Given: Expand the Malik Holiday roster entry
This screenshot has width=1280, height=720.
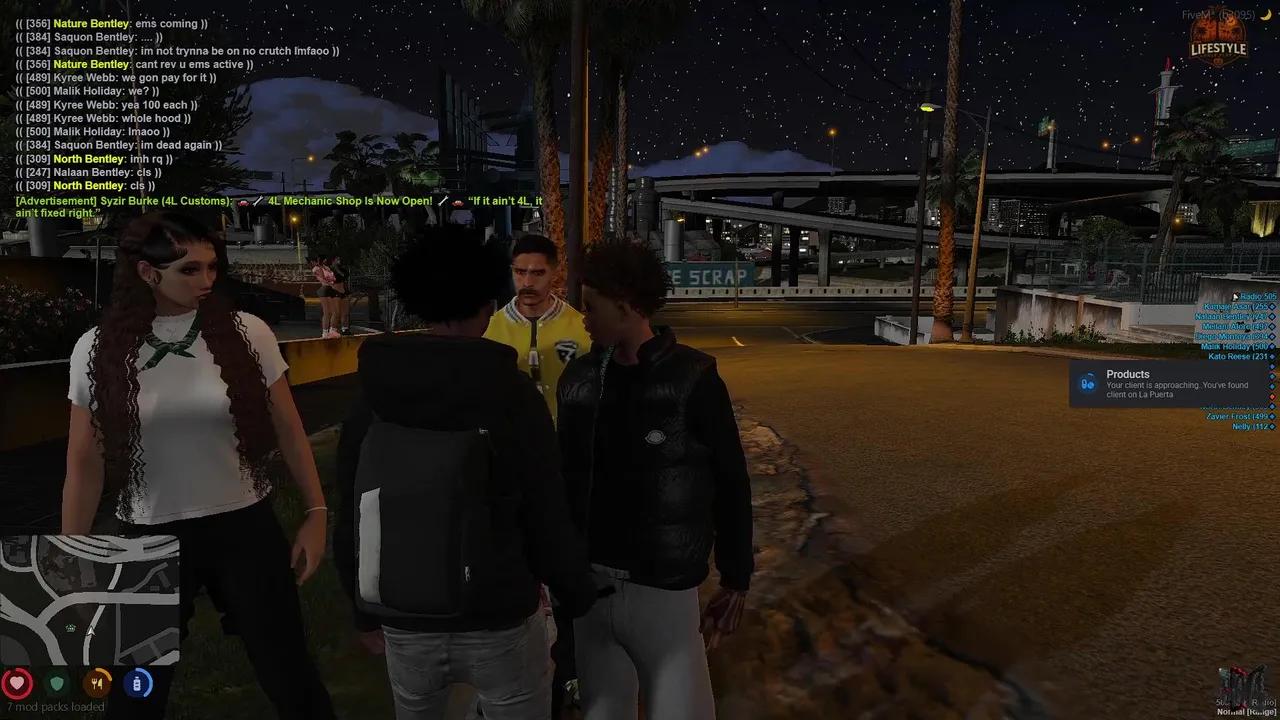Looking at the screenshot, I should (x=1232, y=346).
